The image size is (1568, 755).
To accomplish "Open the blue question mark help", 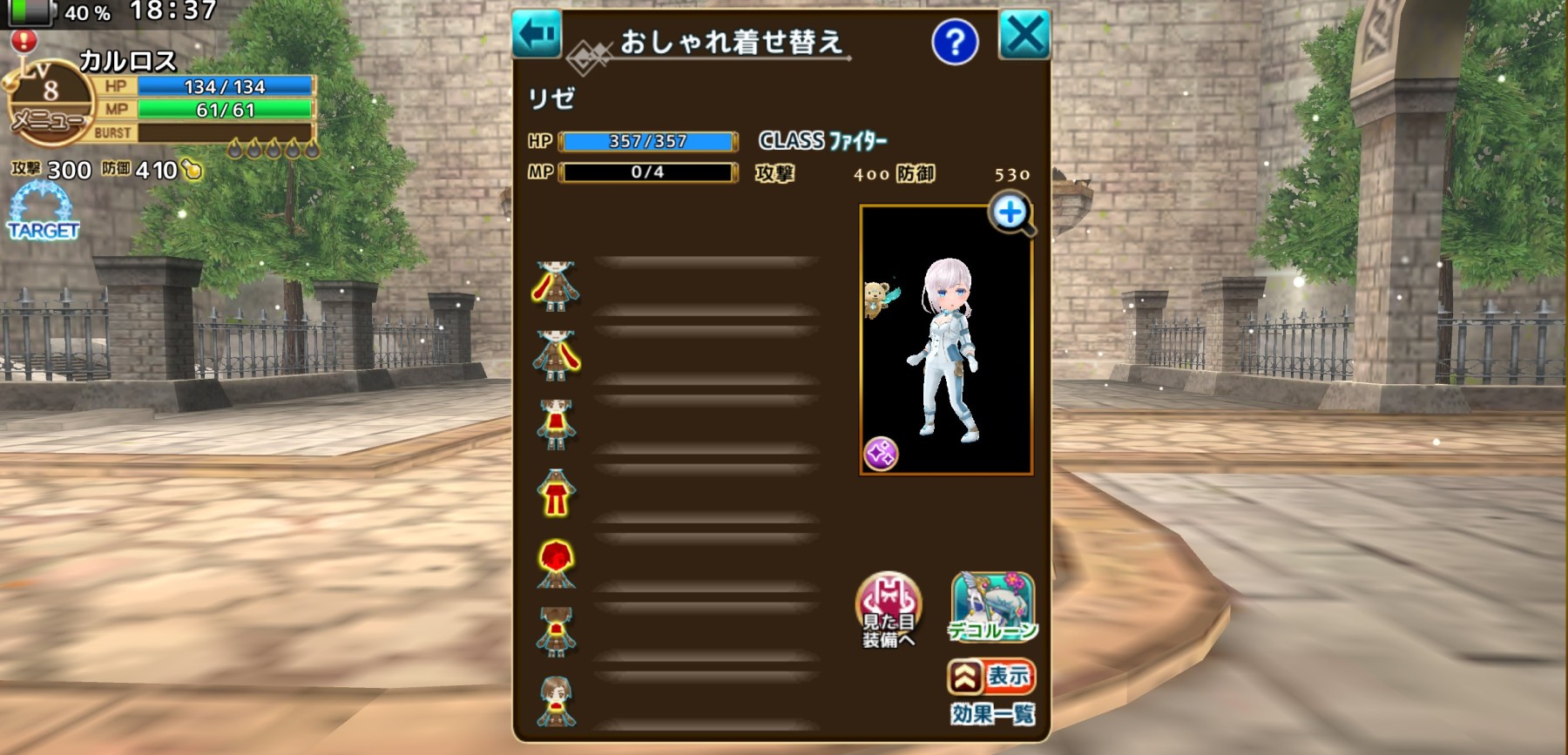I will coord(955,42).
